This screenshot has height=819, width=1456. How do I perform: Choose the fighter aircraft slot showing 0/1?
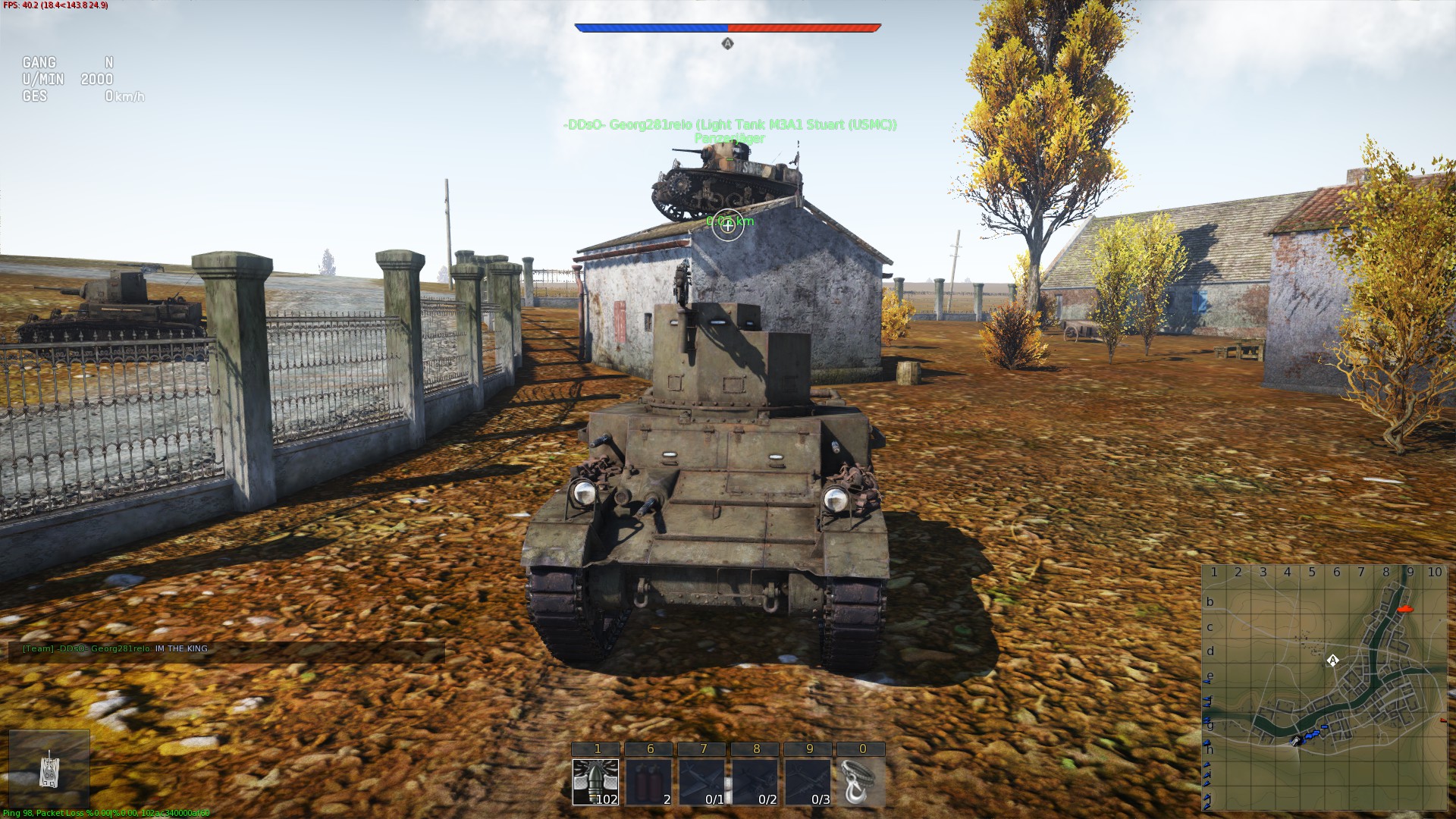[x=702, y=781]
